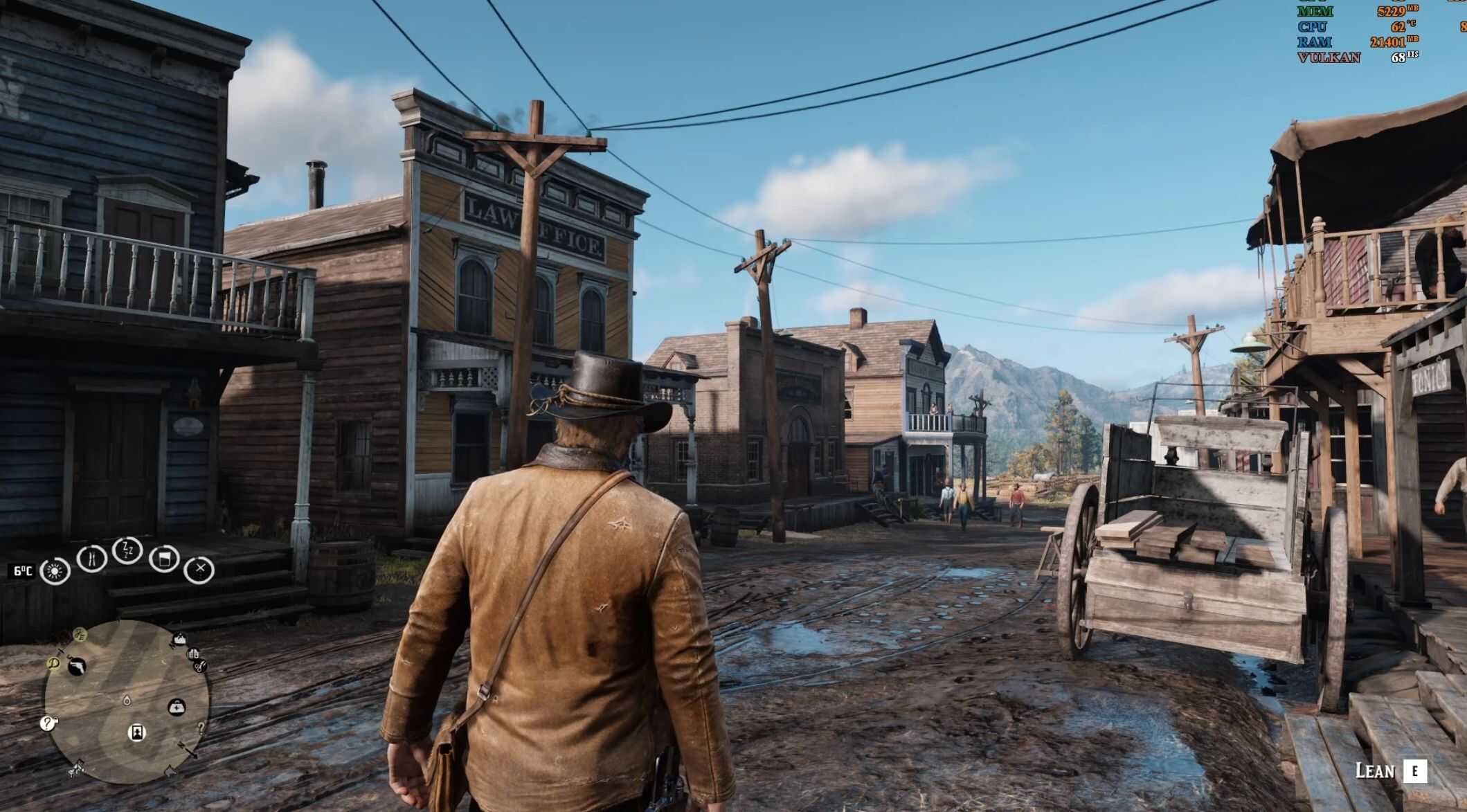The height and width of the screenshot is (812, 1467).
Task: Click the X circle status icon
Action: click(x=199, y=570)
